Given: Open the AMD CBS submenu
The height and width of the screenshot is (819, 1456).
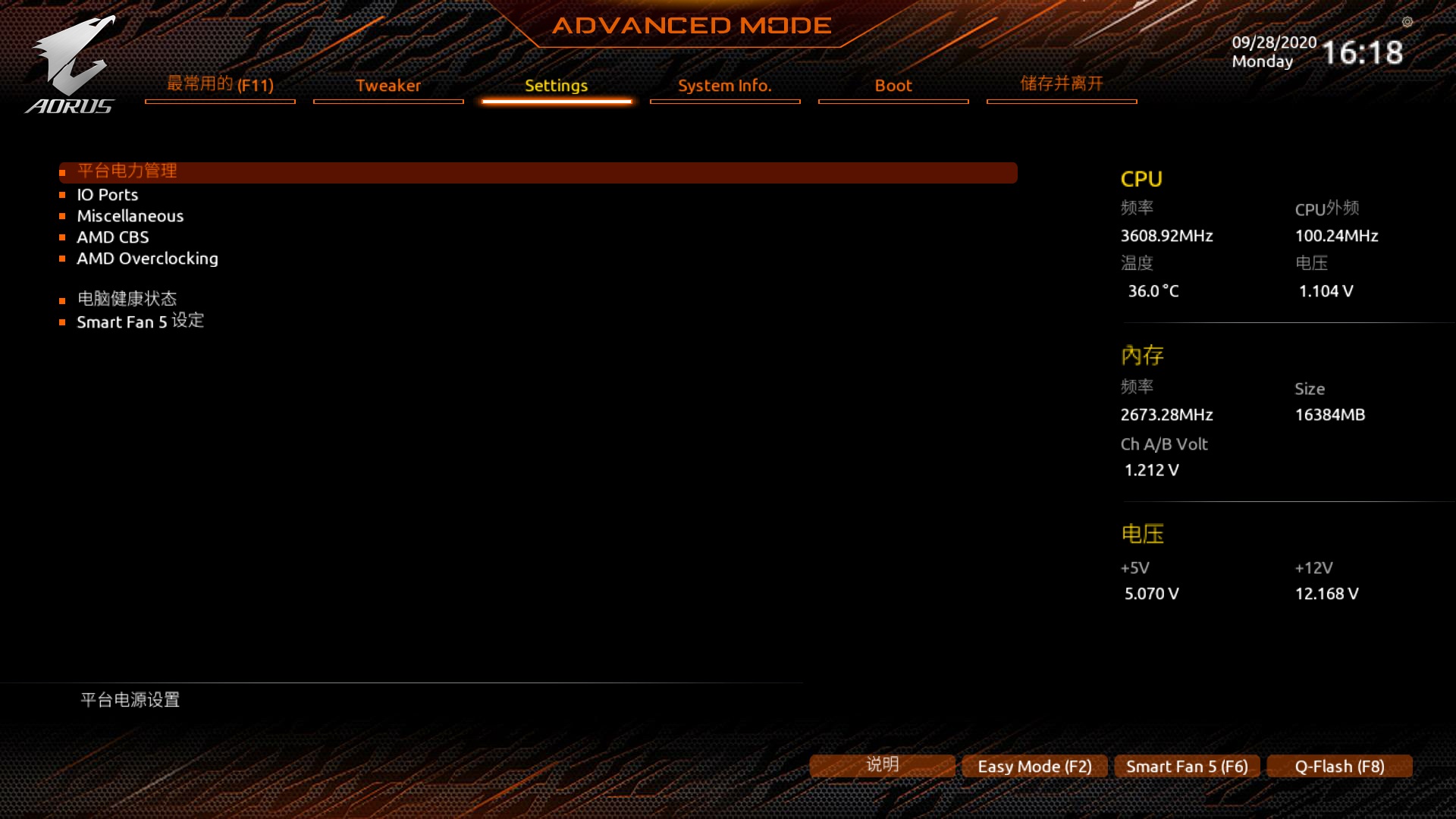Looking at the screenshot, I should 112,237.
